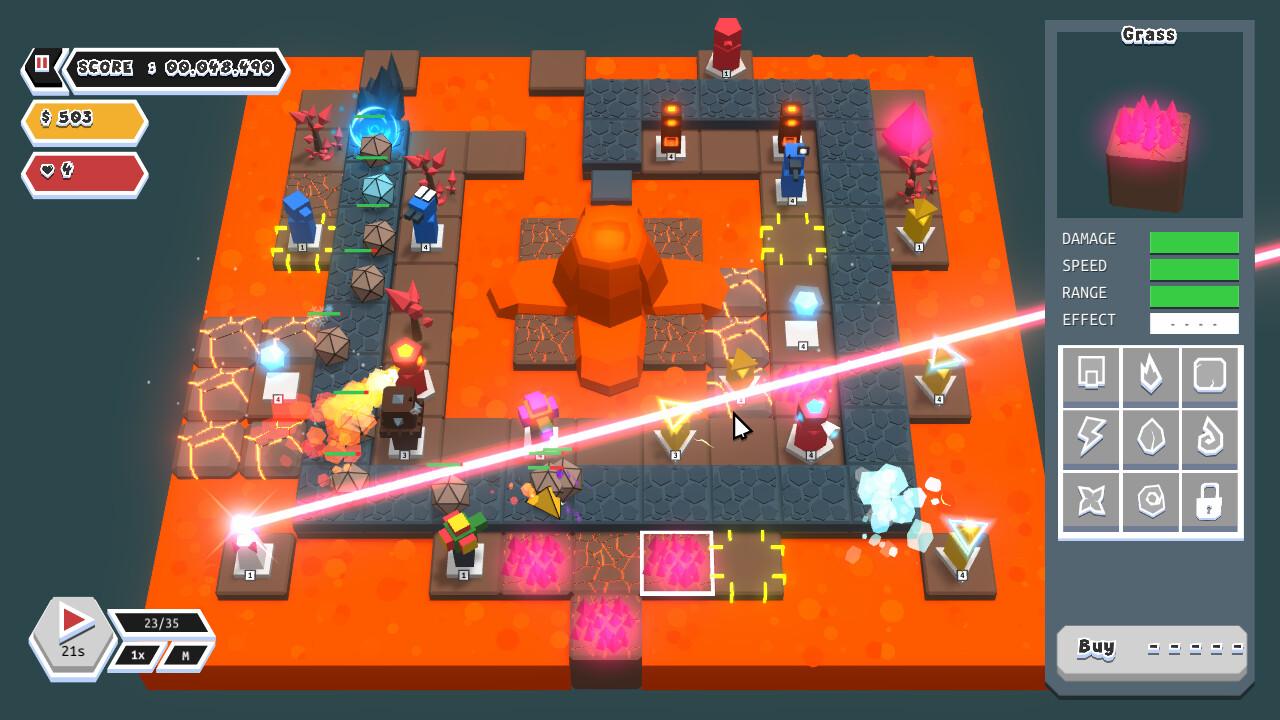Select the rounded square element icon
1280x720 pixels.
1210,375
